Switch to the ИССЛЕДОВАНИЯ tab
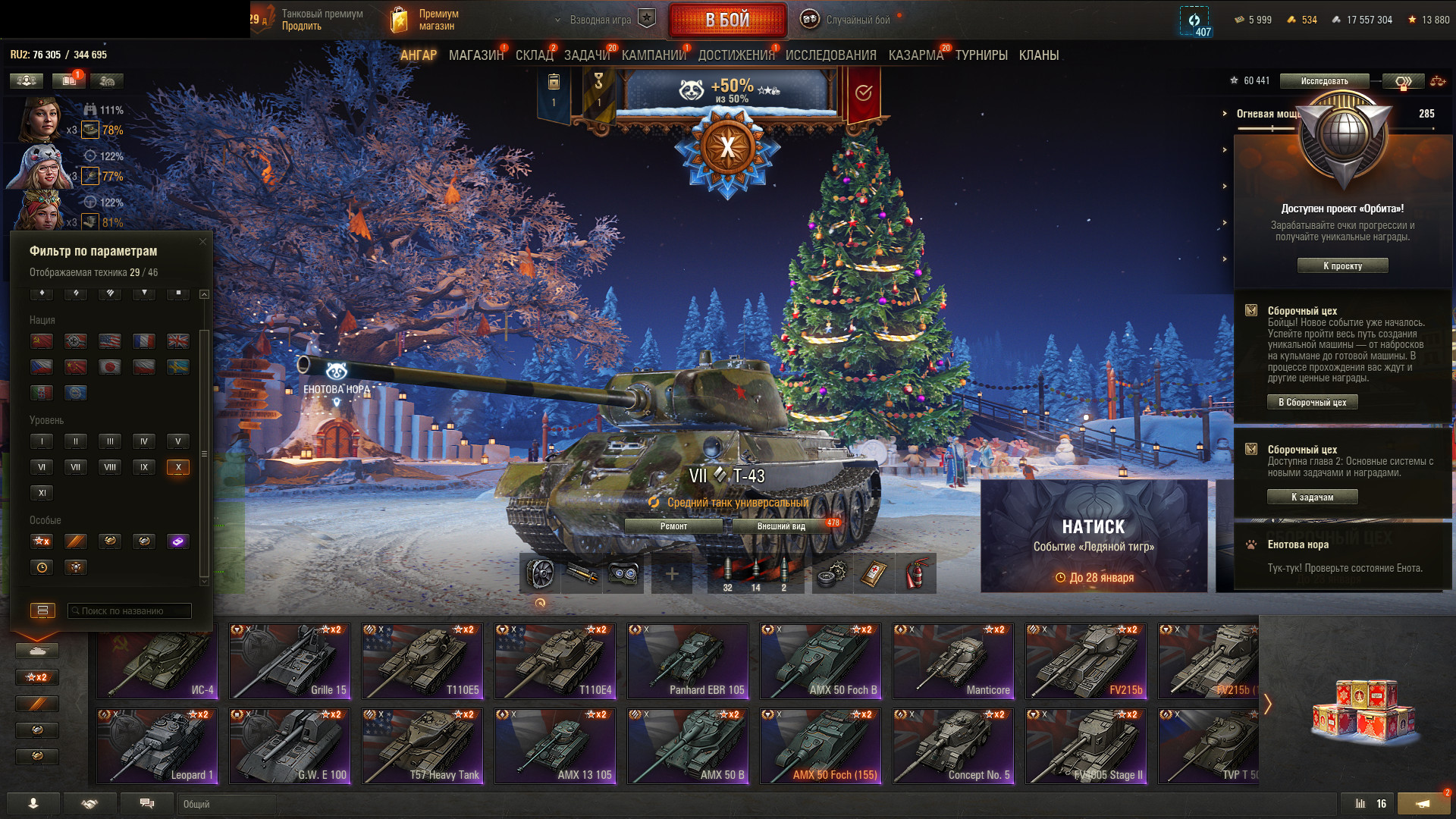Viewport: 1456px width, 819px height. click(x=830, y=55)
